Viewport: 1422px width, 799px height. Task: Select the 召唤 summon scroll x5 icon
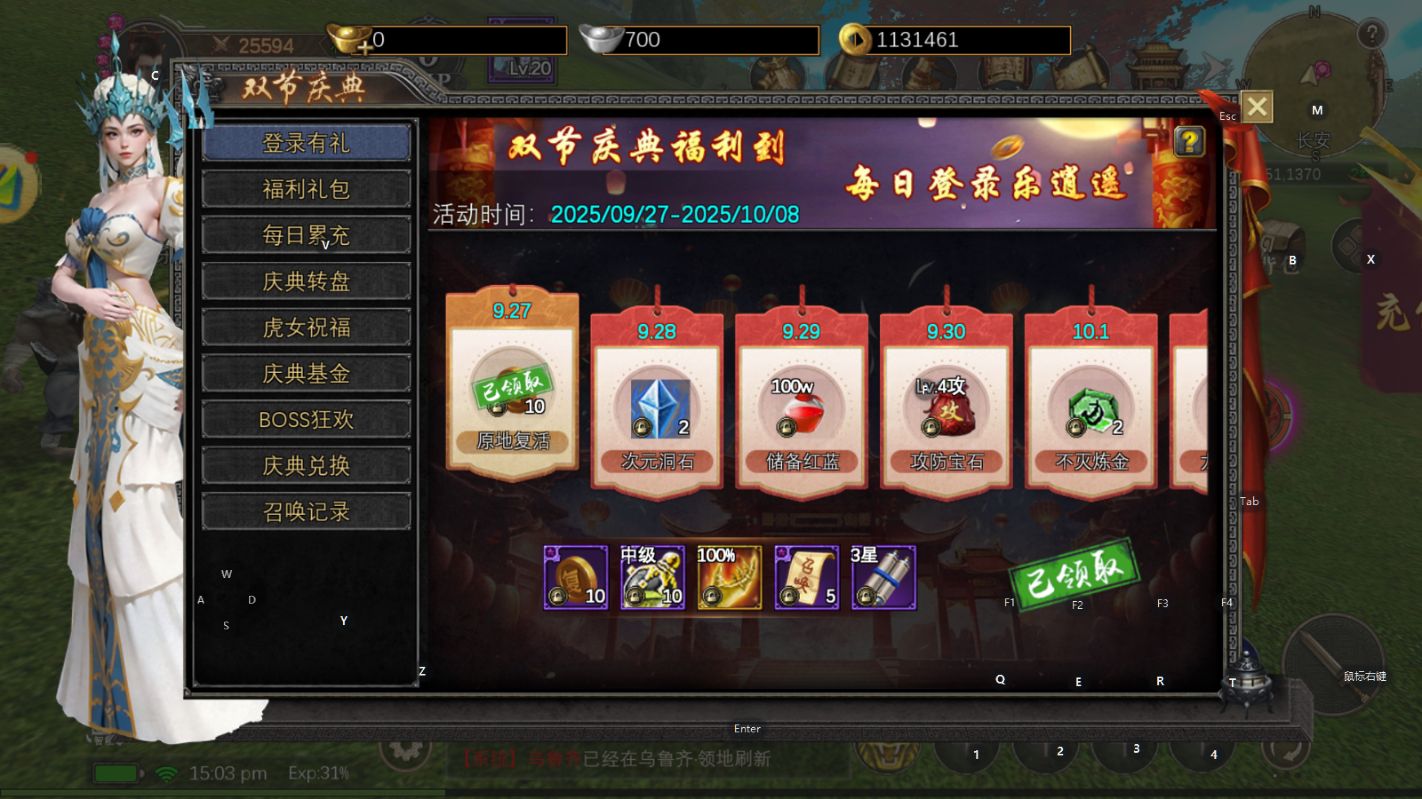pyautogui.click(x=806, y=576)
